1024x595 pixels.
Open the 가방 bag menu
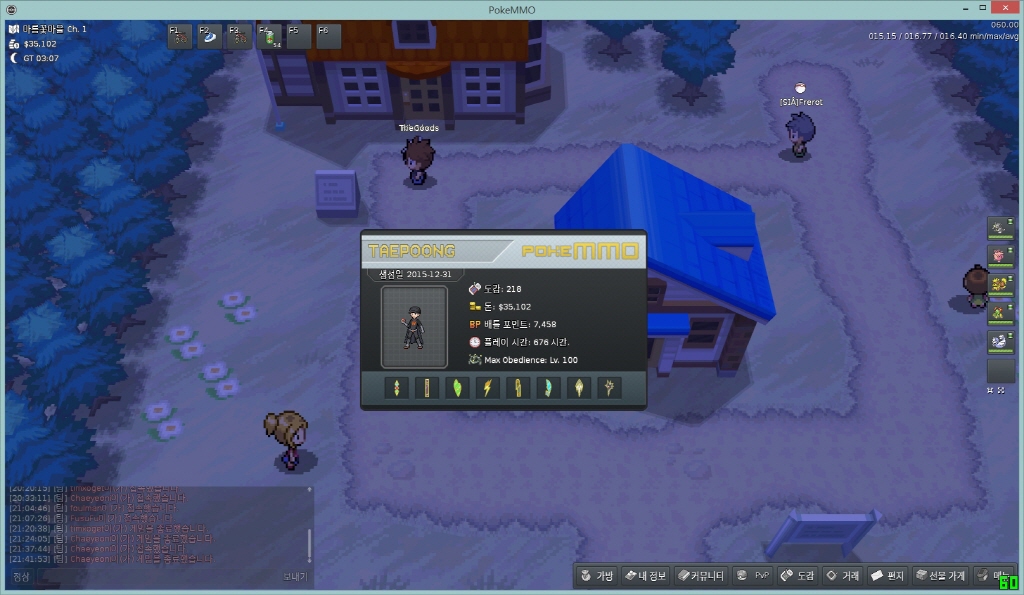596,576
